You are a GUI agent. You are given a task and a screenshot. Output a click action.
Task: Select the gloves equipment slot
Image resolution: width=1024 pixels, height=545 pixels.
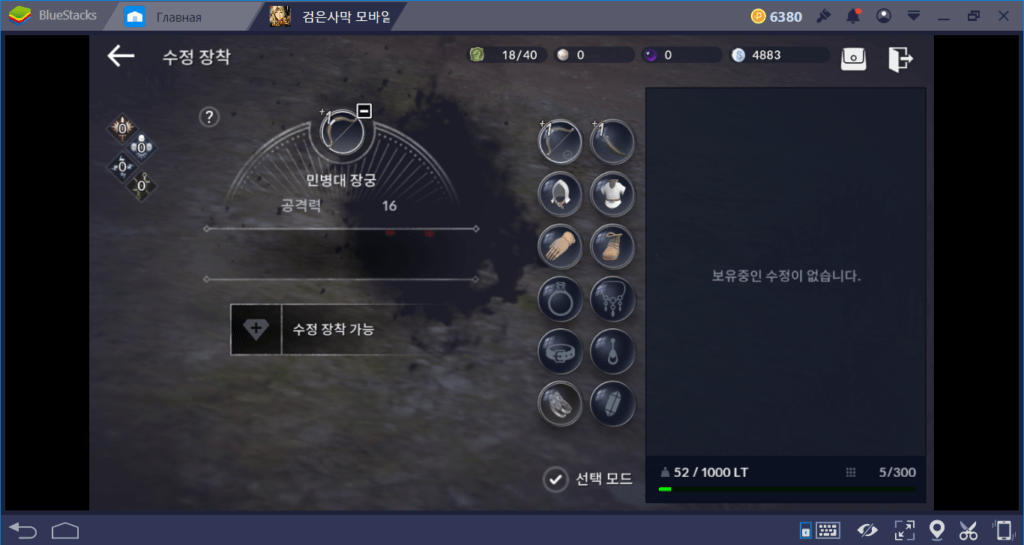(x=560, y=245)
